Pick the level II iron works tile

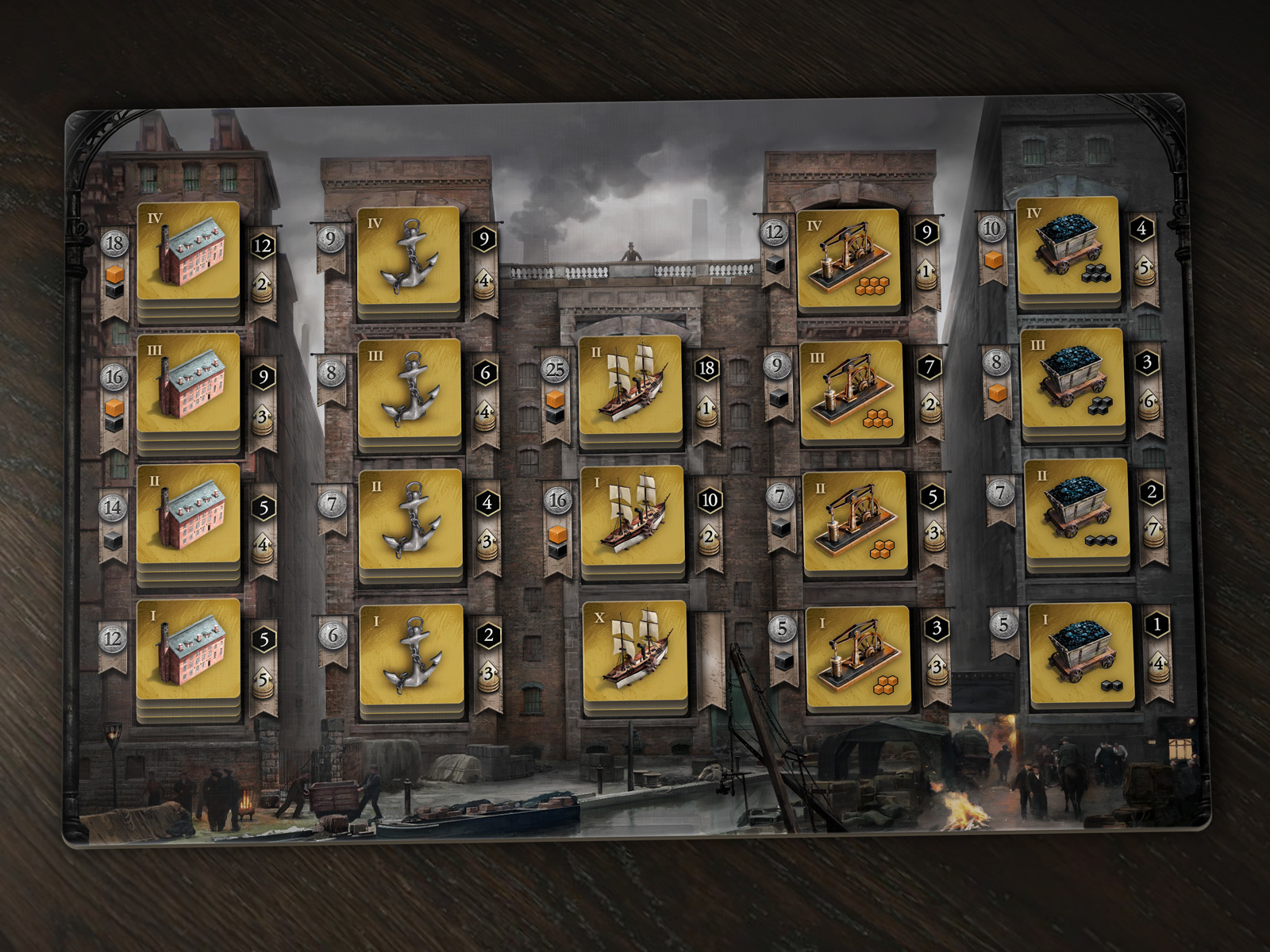pos(854,521)
